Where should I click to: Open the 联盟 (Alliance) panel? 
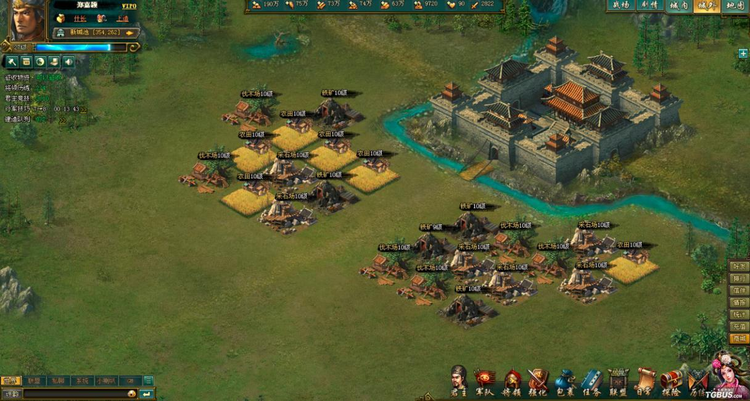(618, 379)
